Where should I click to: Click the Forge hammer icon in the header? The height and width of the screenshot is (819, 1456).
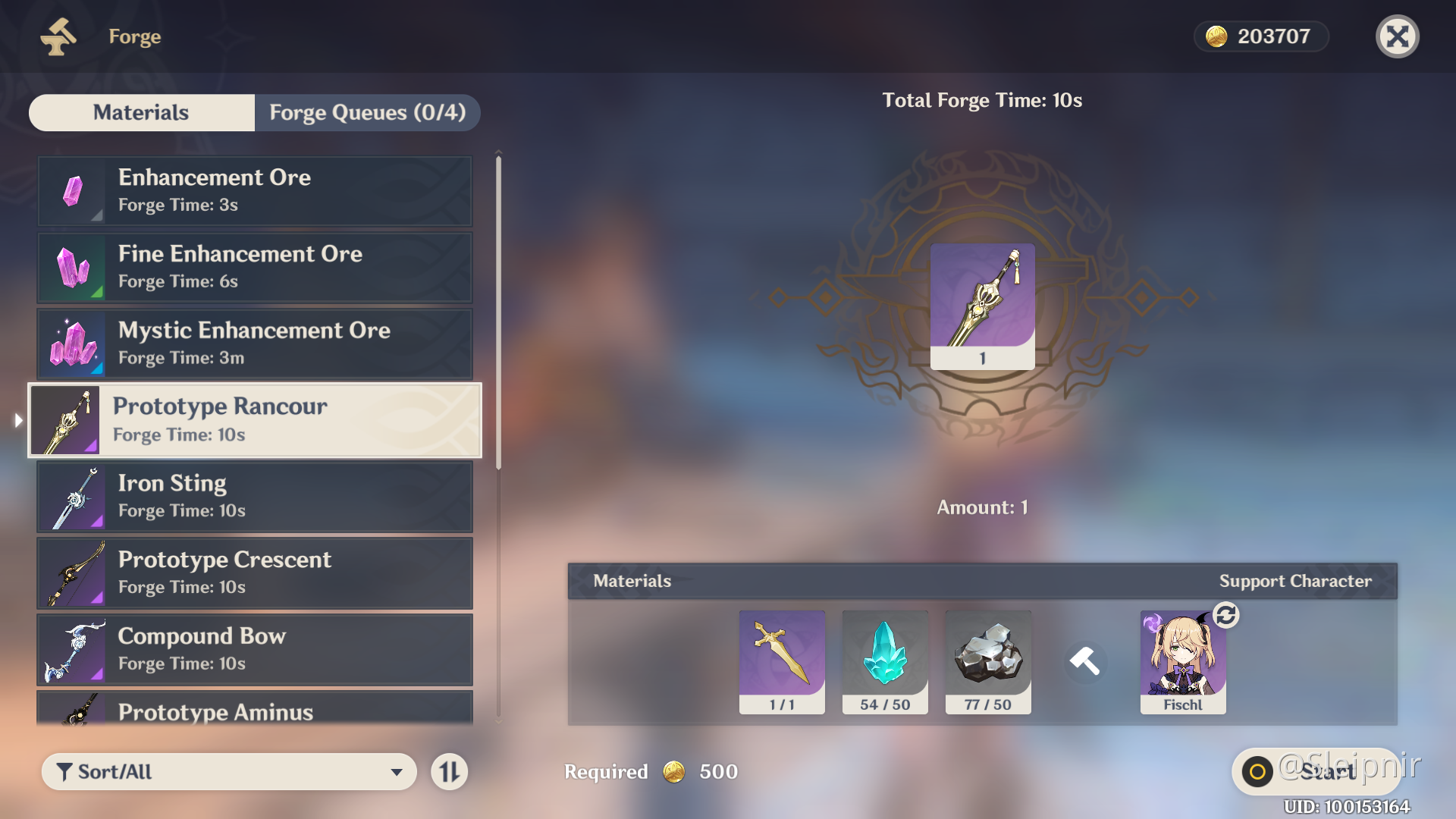pos(59,36)
